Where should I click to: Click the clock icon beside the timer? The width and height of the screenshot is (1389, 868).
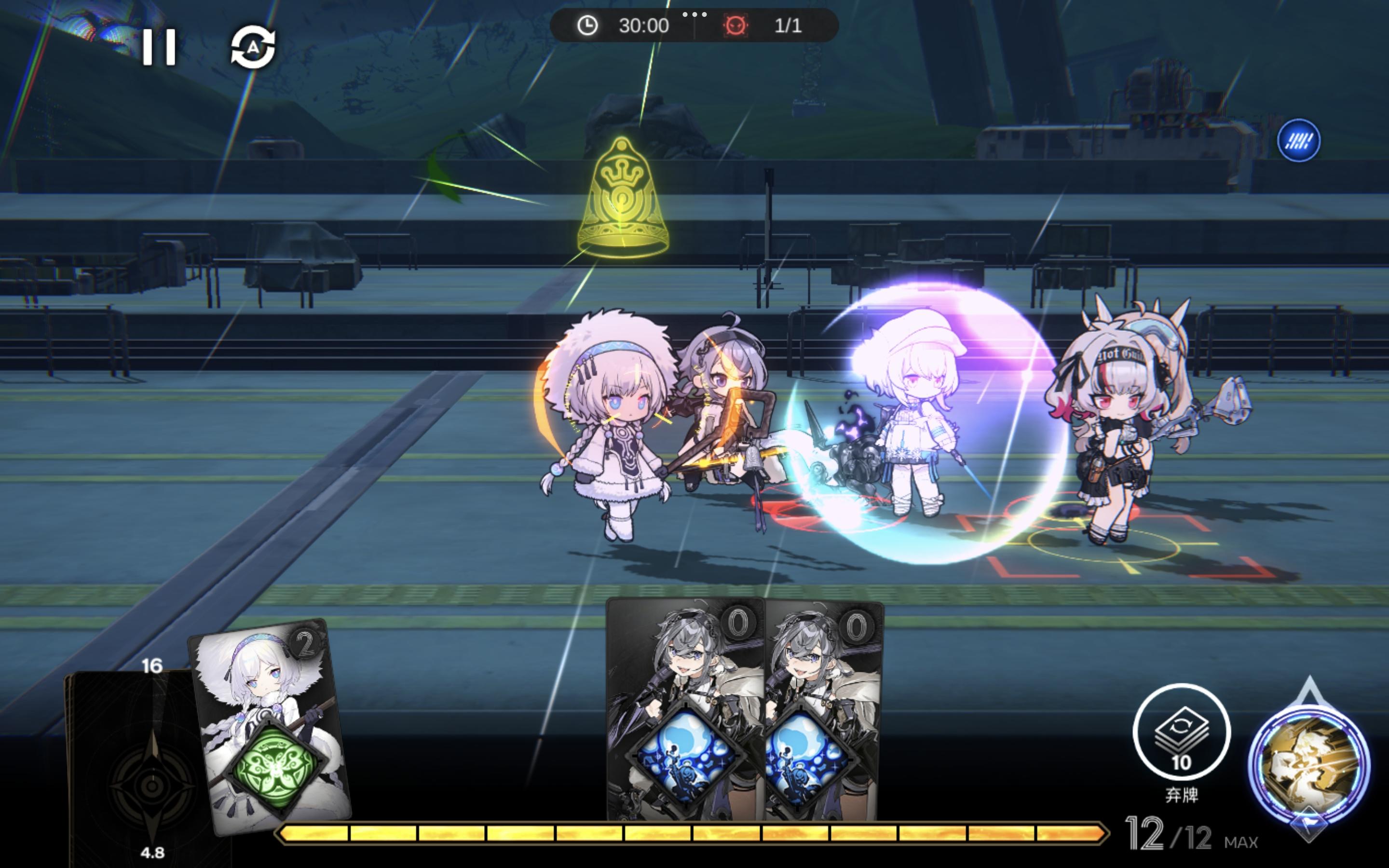(586, 25)
